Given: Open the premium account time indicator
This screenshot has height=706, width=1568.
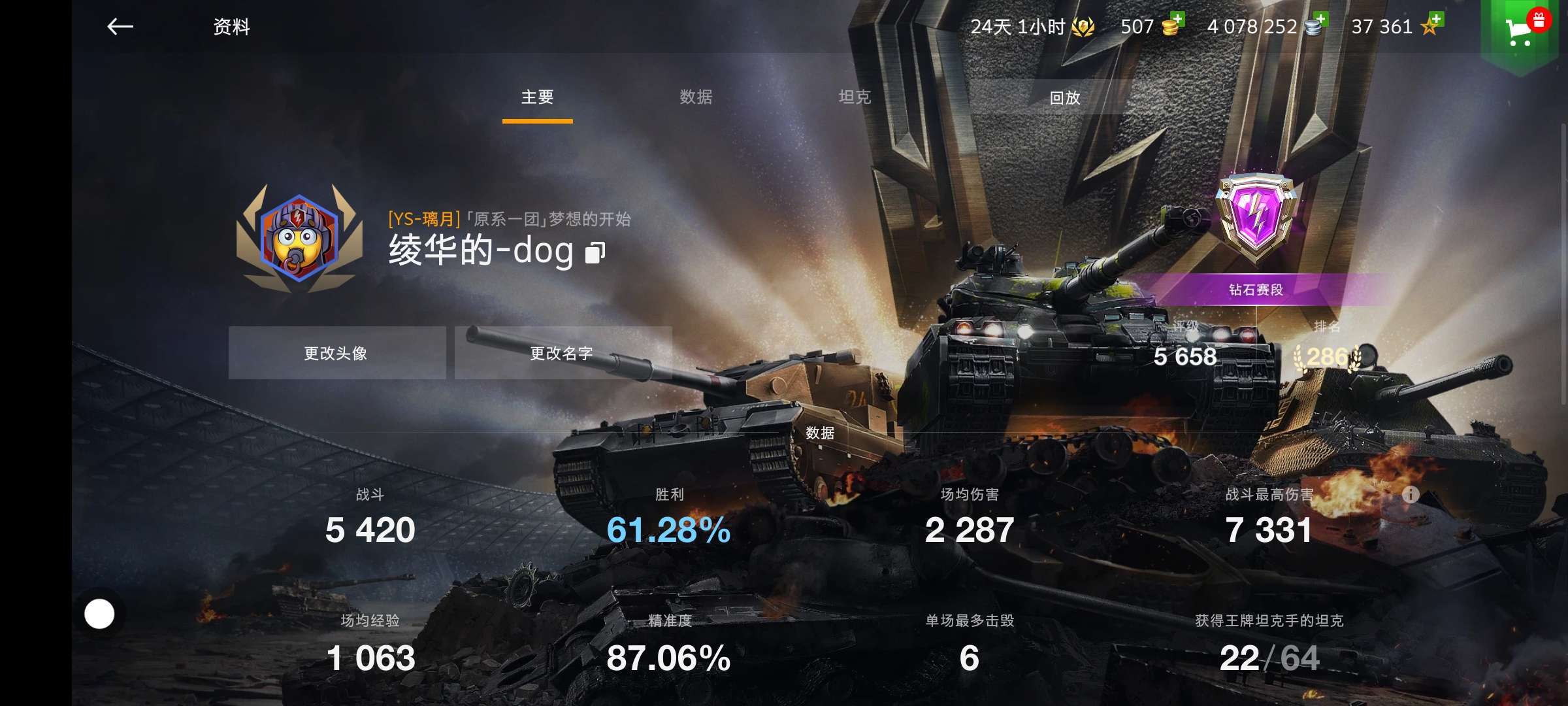Looking at the screenshot, I should pyautogui.click(x=1032, y=27).
